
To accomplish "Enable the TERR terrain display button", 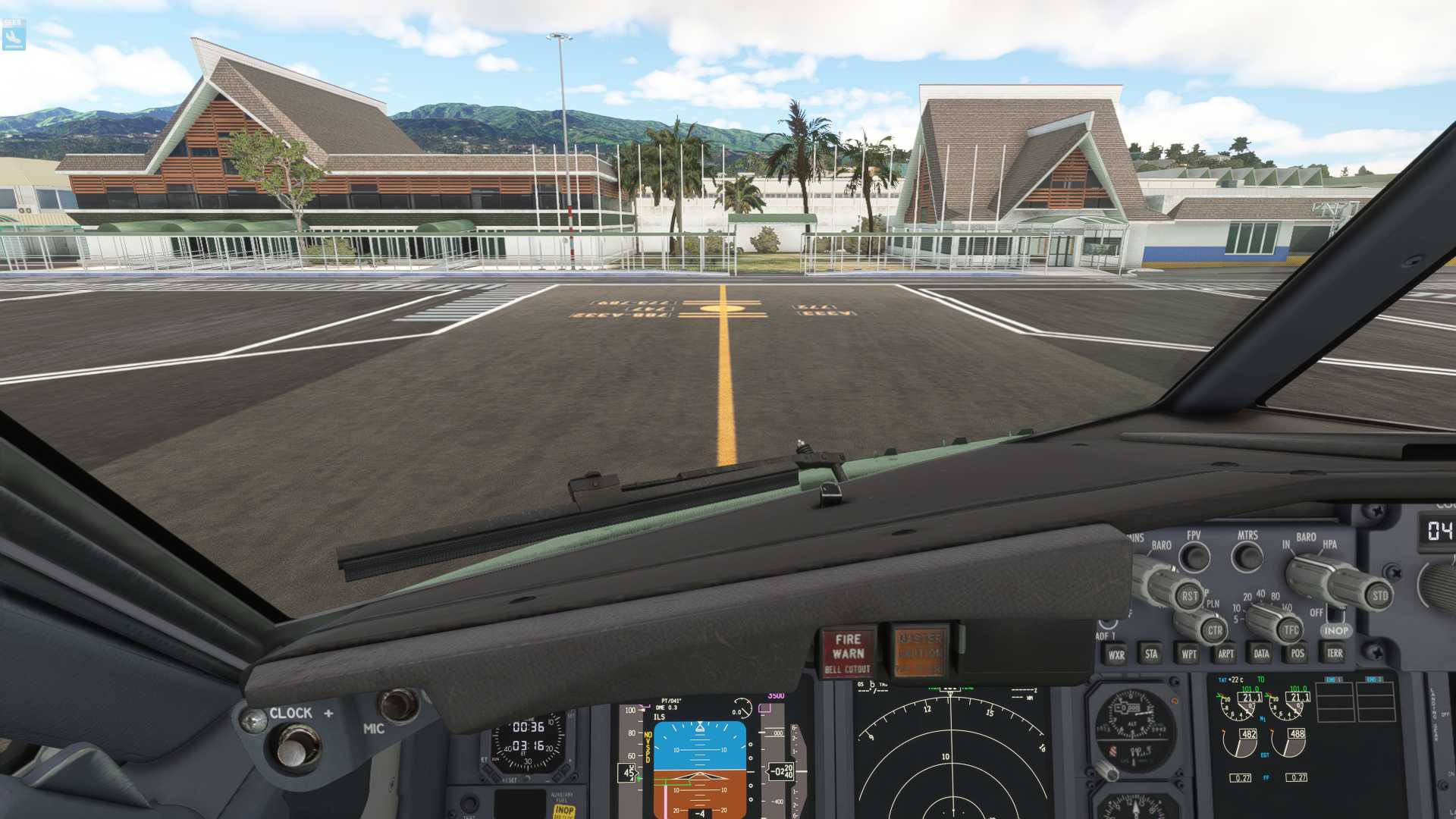I will (1335, 652).
